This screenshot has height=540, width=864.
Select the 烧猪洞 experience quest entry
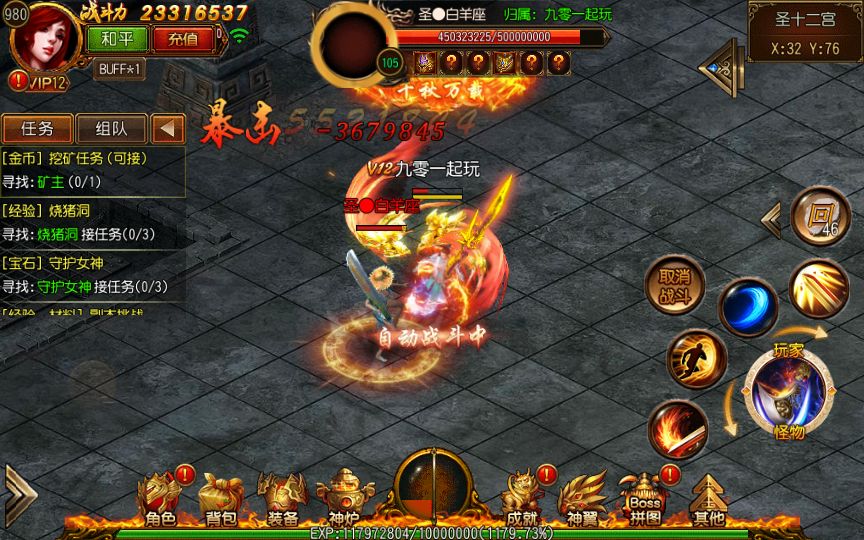click(92, 222)
